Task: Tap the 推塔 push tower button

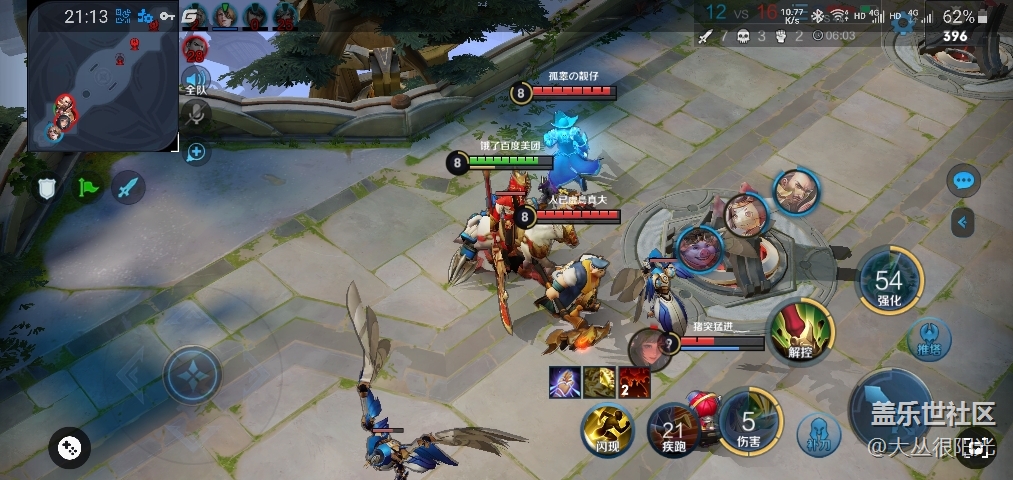Action: [929, 337]
